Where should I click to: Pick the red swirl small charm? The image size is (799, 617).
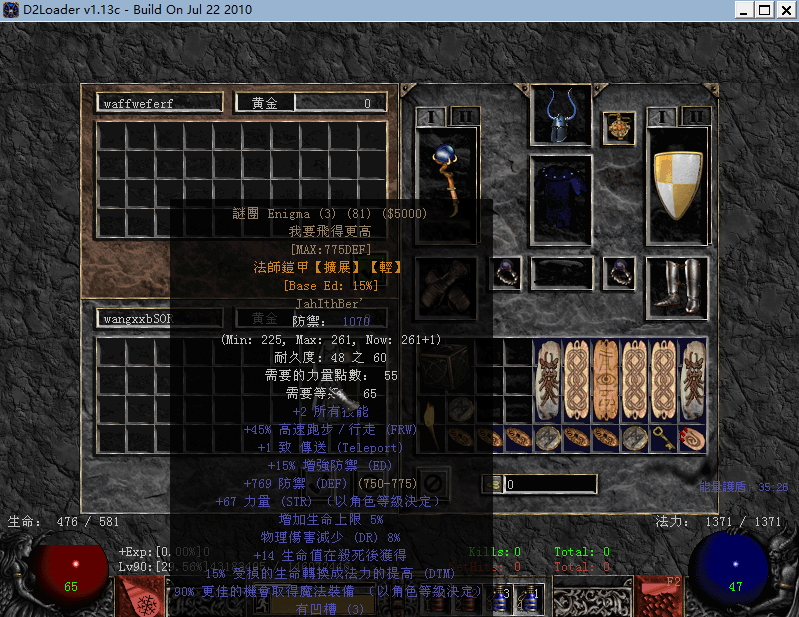coord(692,436)
